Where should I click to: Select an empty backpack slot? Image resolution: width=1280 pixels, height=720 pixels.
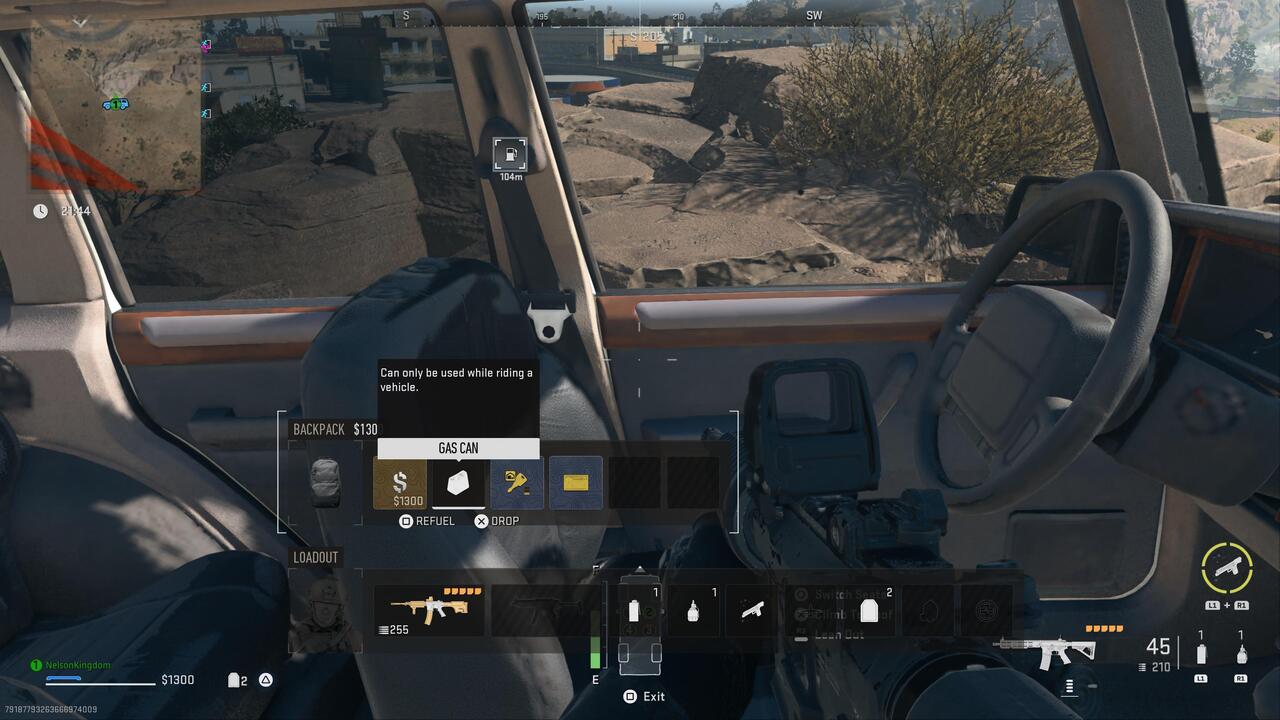pyautogui.click(x=635, y=483)
